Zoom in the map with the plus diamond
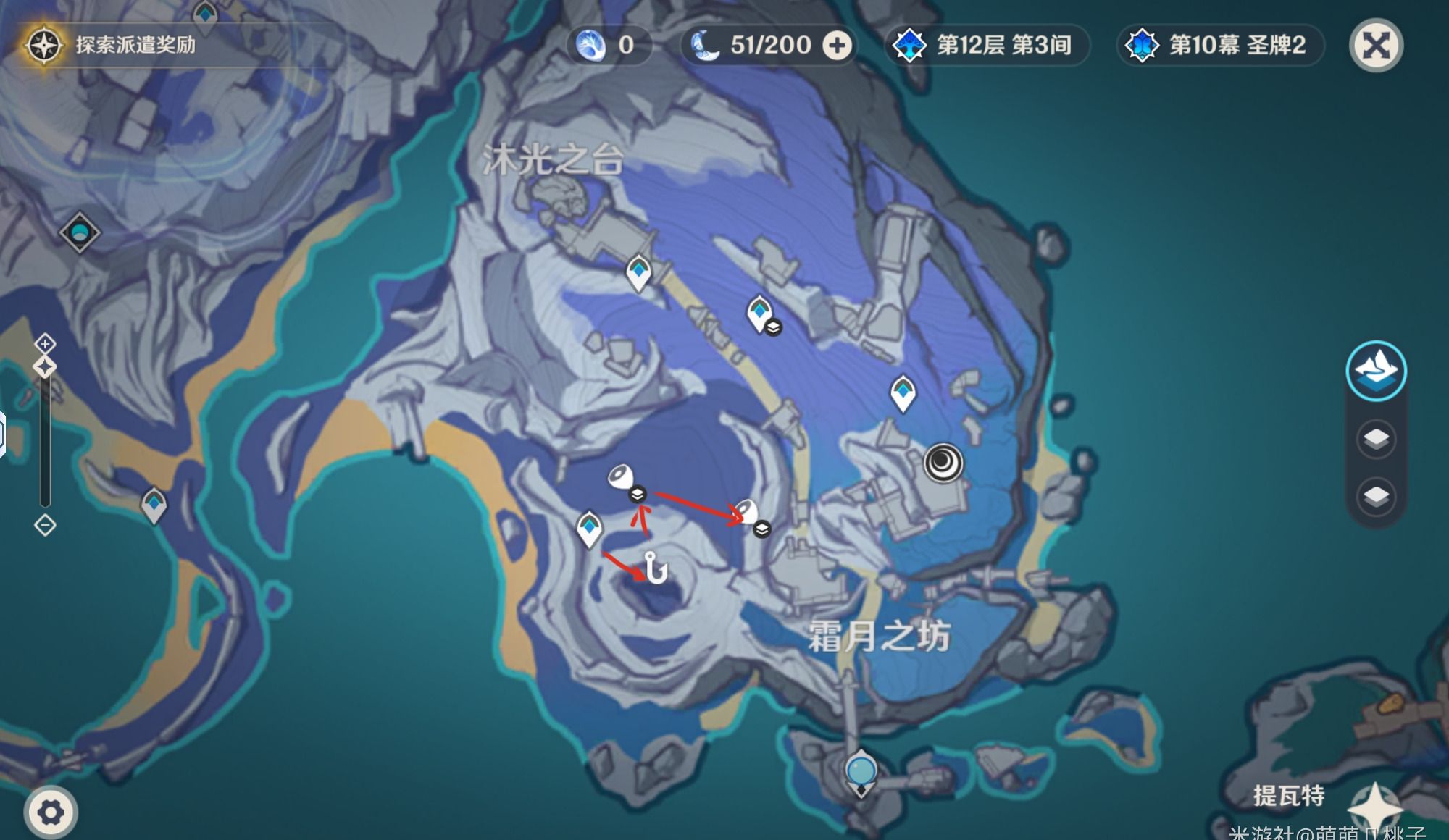The image size is (1449, 840). tap(45, 343)
